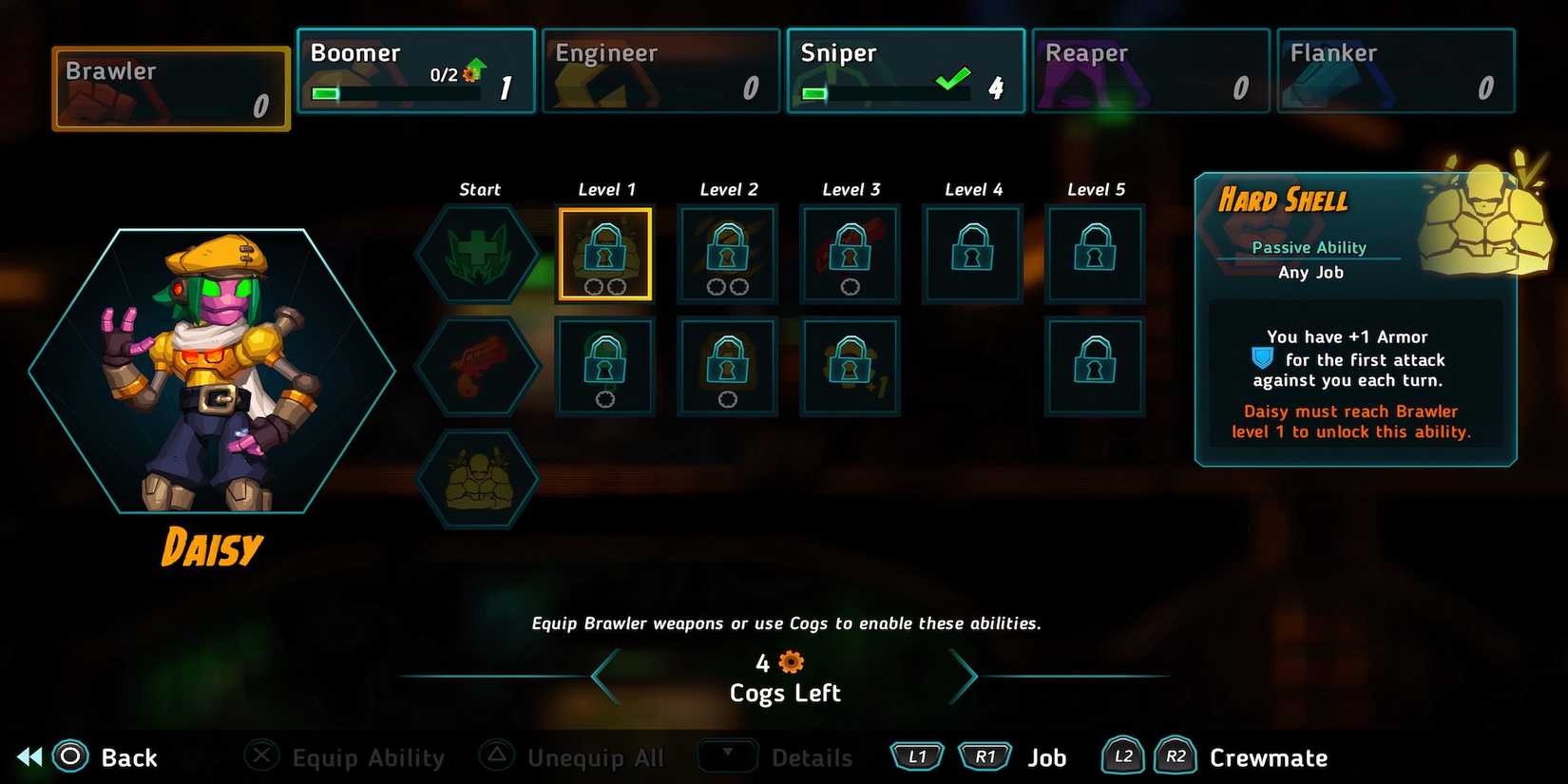Open the Details dropdown
The width and height of the screenshot is (1568, 784).
click(728, 756)
